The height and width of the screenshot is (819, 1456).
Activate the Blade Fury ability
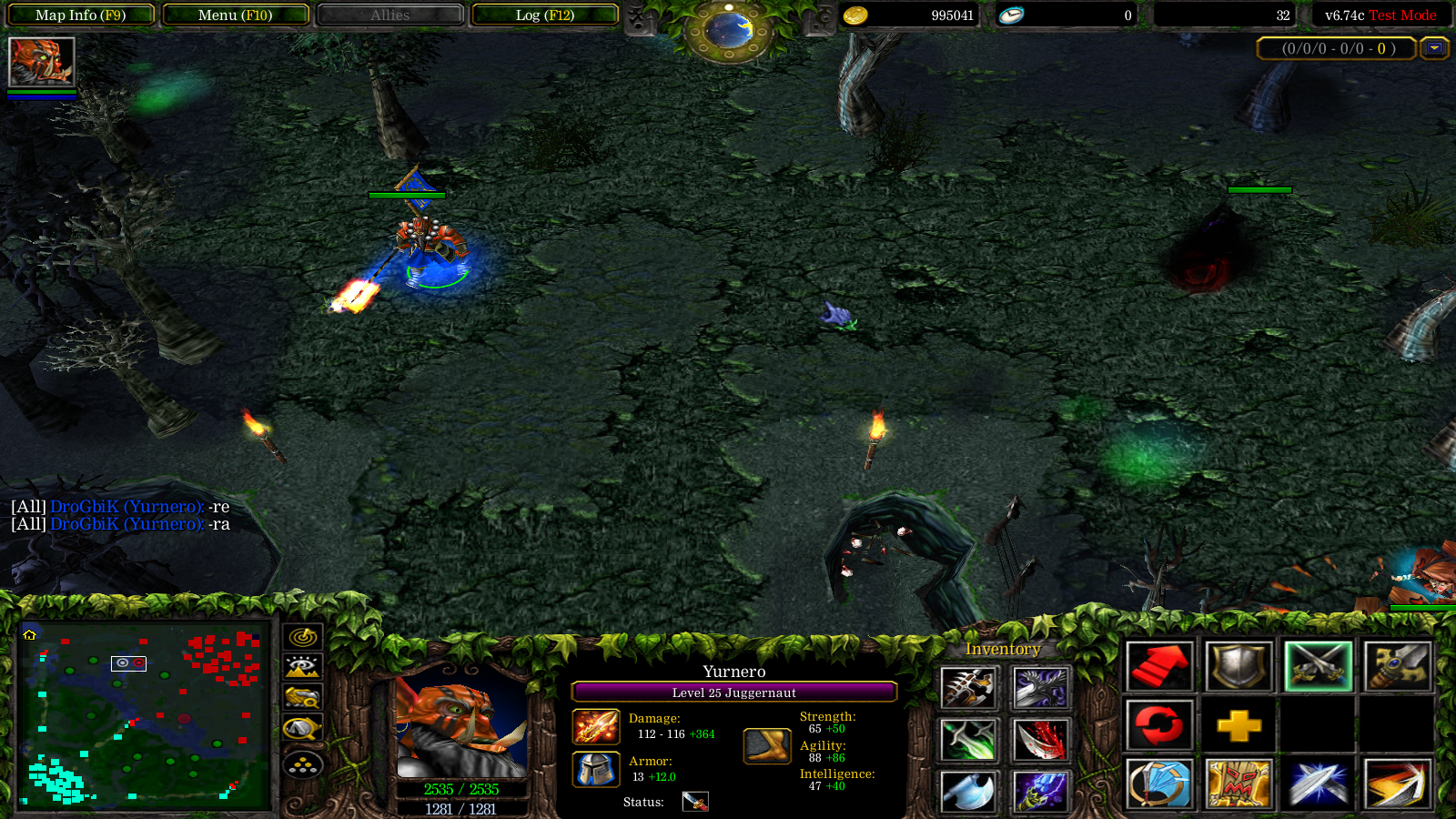point(1158,784)
